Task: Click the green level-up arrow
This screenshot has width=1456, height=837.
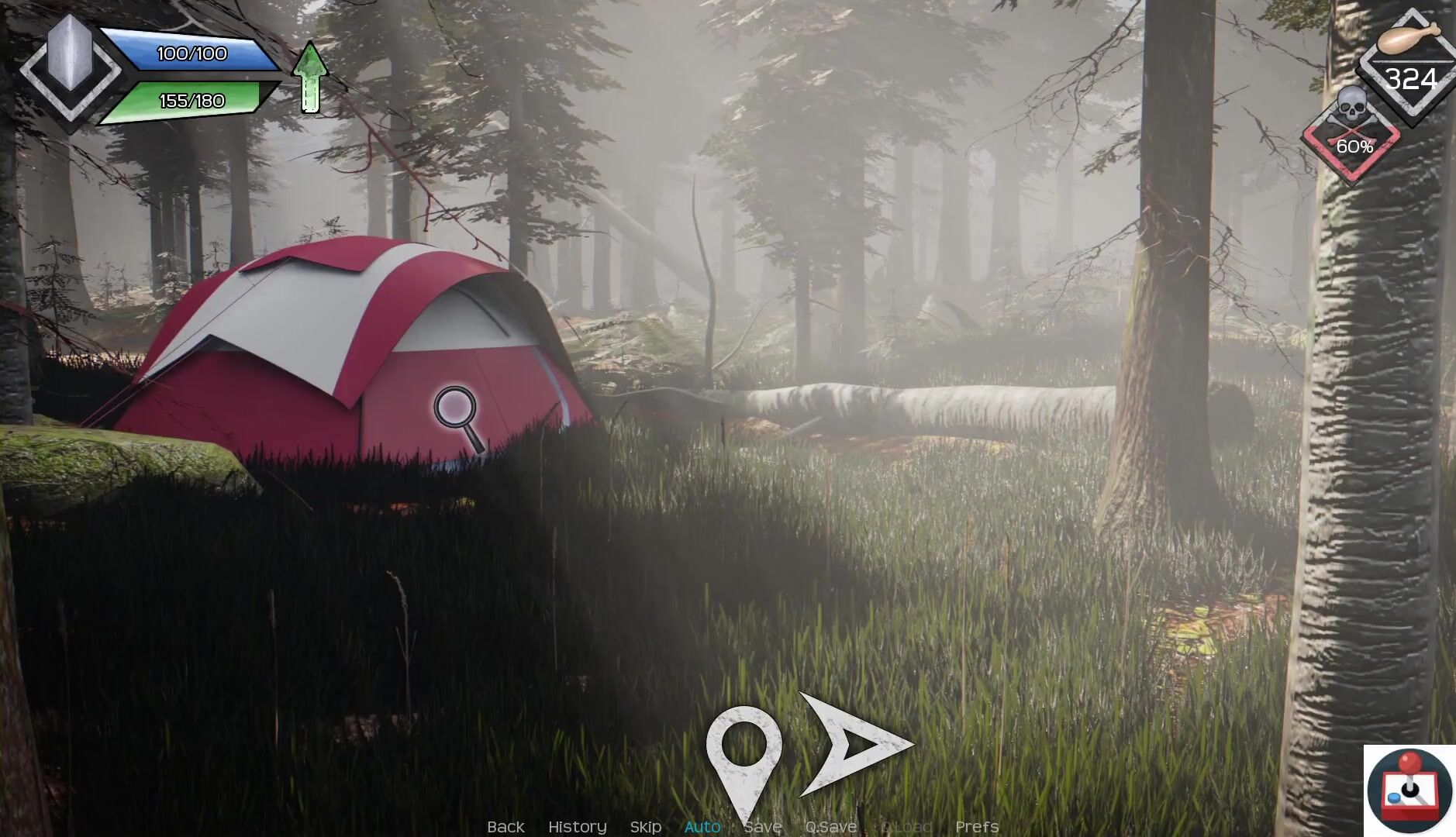Action: [310, 77]
